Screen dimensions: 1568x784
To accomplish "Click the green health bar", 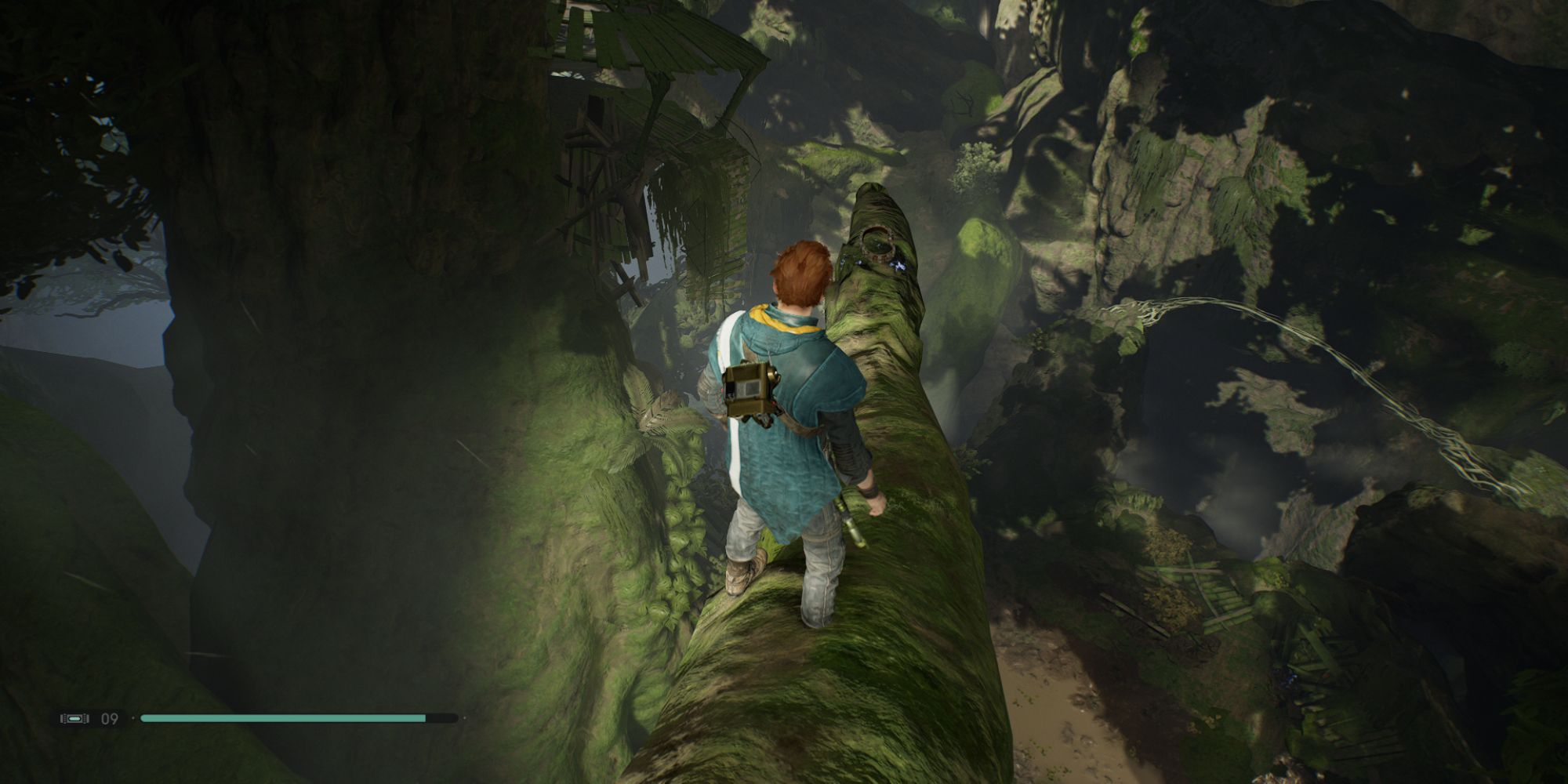I will (x=282, y=717).
